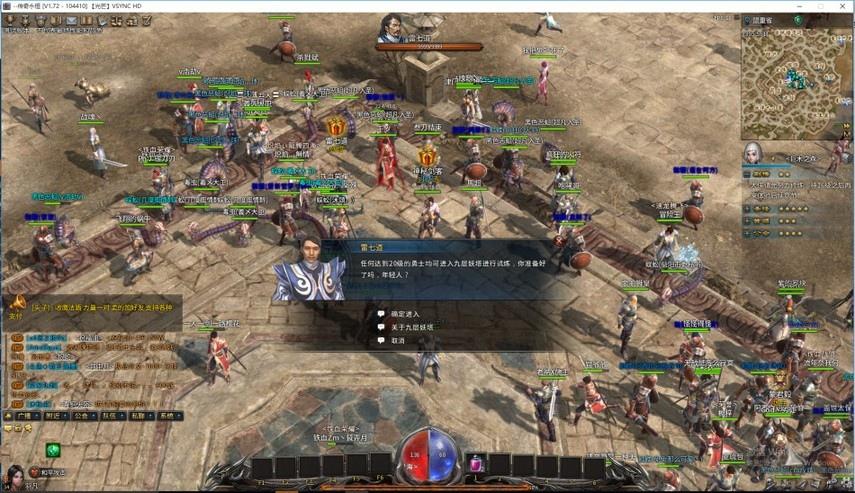Use the pink potion in the hotbar
The width and height of the screenshot is (855, 493).
tap(477, 463)
